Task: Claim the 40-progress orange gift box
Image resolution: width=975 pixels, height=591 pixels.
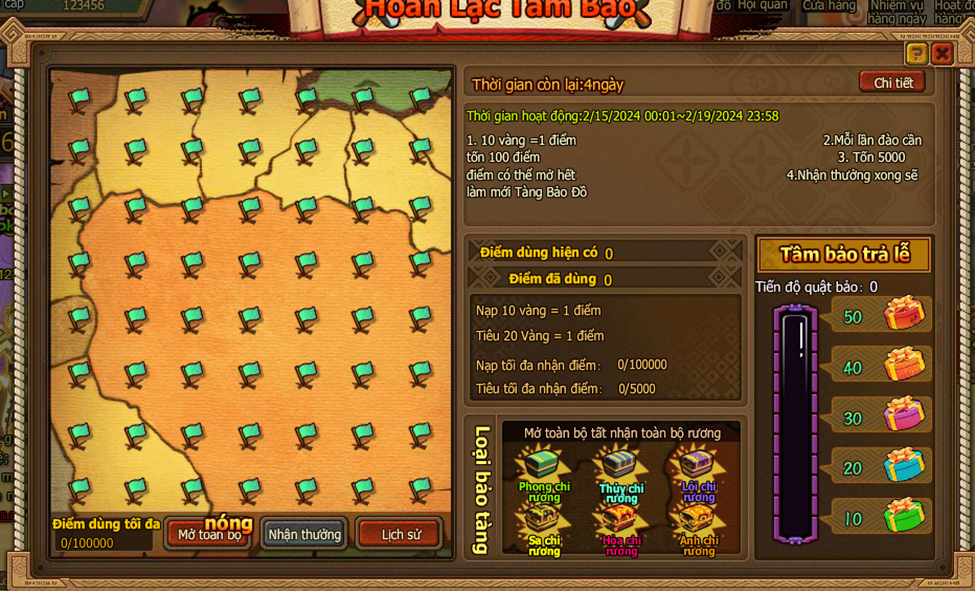Action: (x=904, y=365)
